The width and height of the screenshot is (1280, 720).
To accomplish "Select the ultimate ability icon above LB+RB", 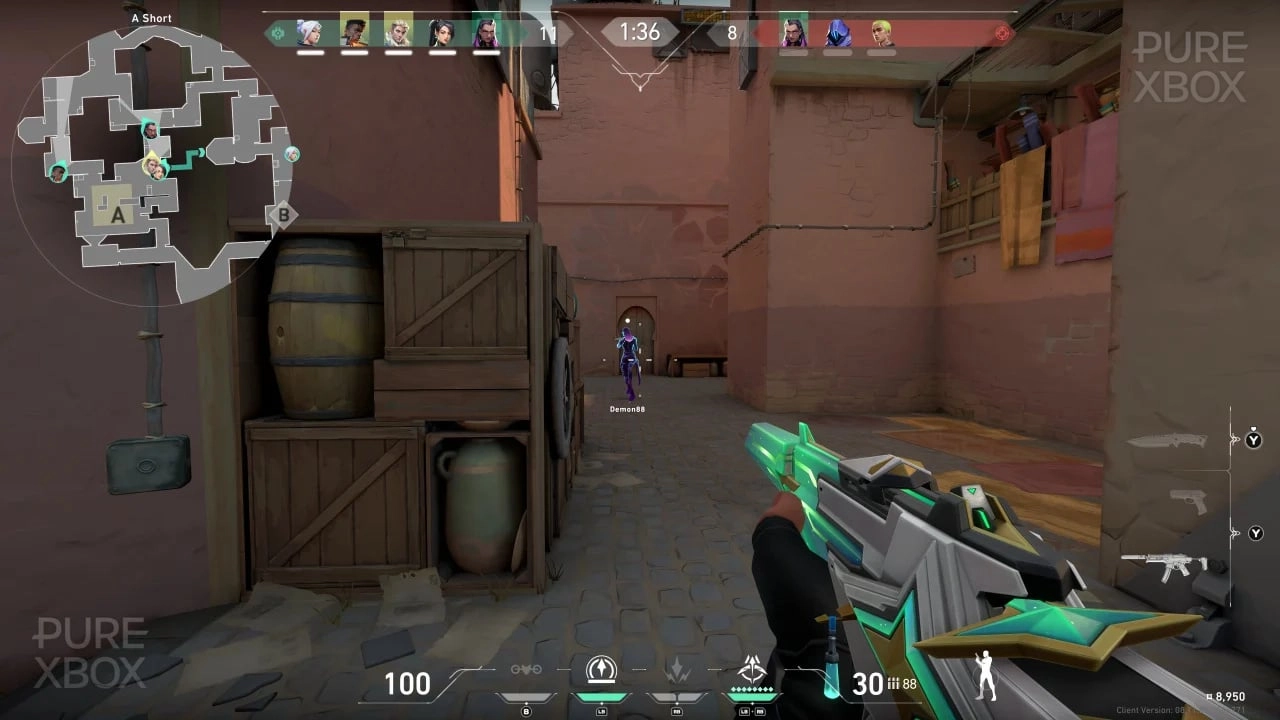I will pos(753,670).
